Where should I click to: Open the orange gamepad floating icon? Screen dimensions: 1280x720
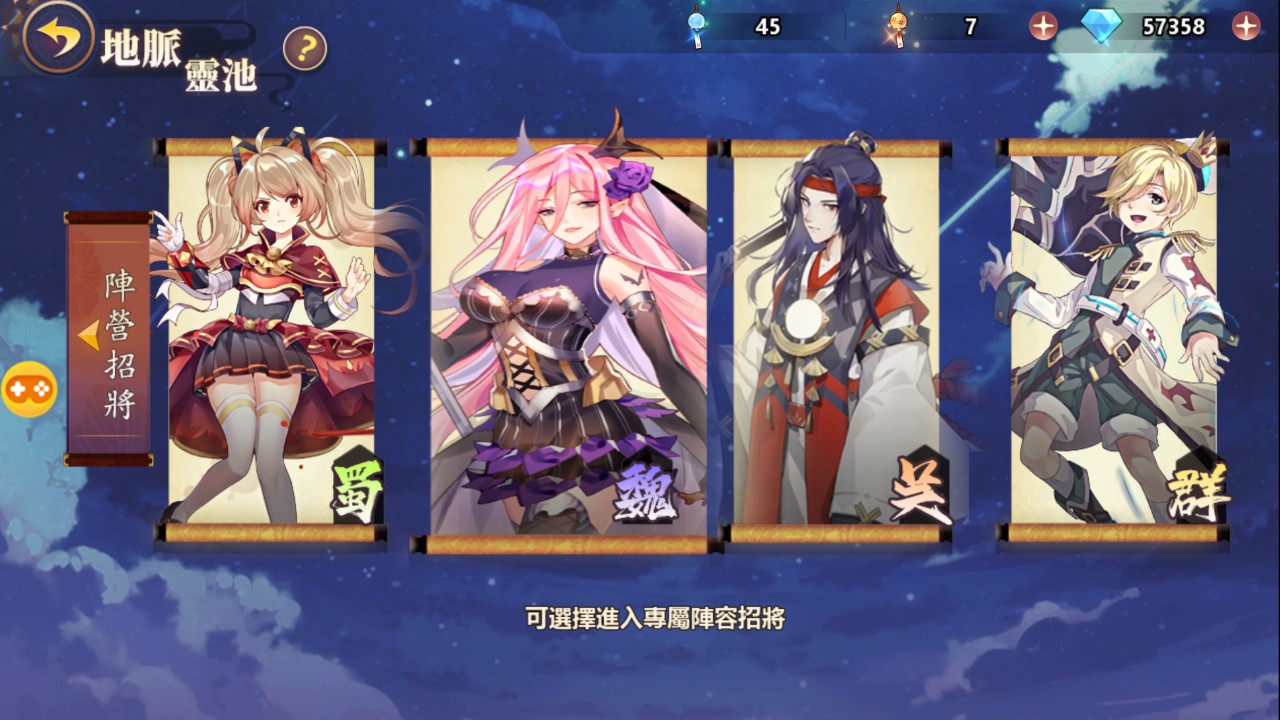(29, 390)
